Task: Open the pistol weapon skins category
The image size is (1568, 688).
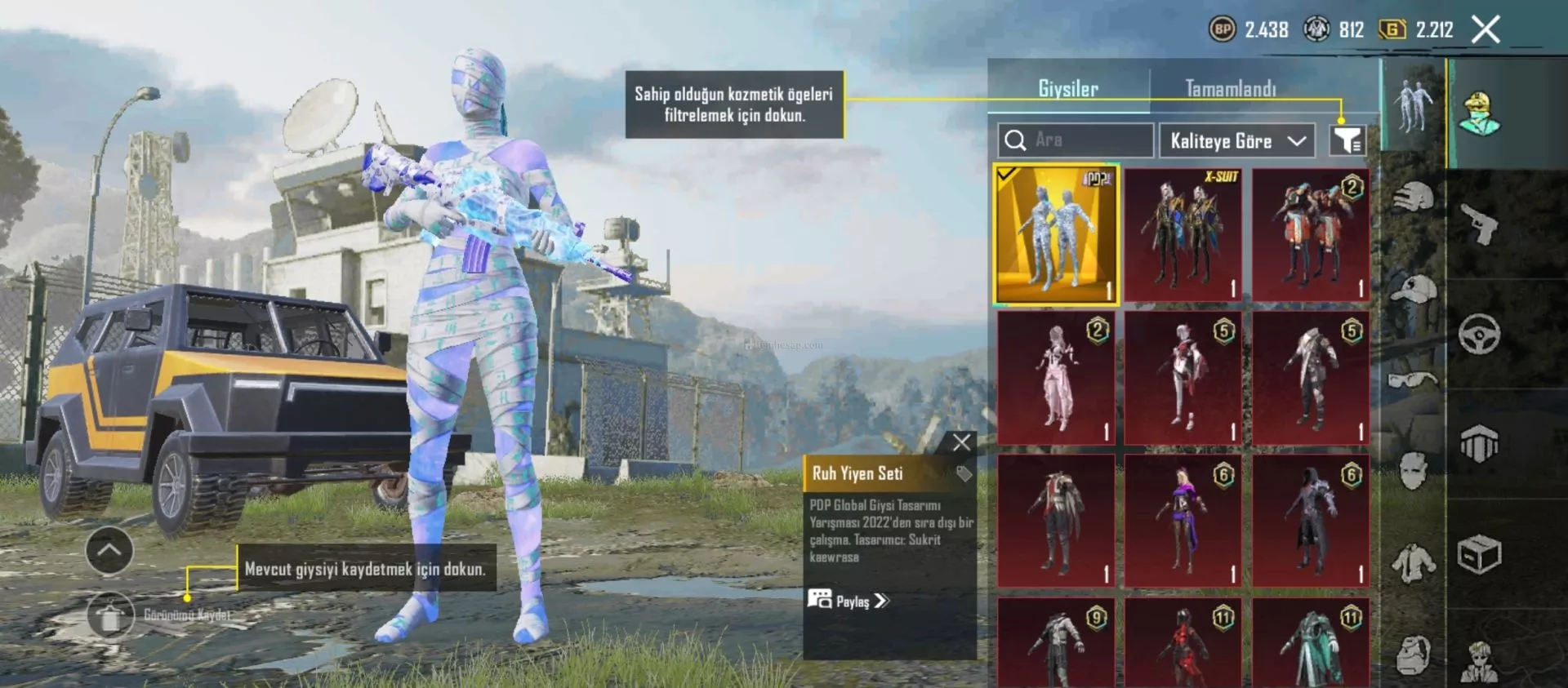Action: (1479, 223)
